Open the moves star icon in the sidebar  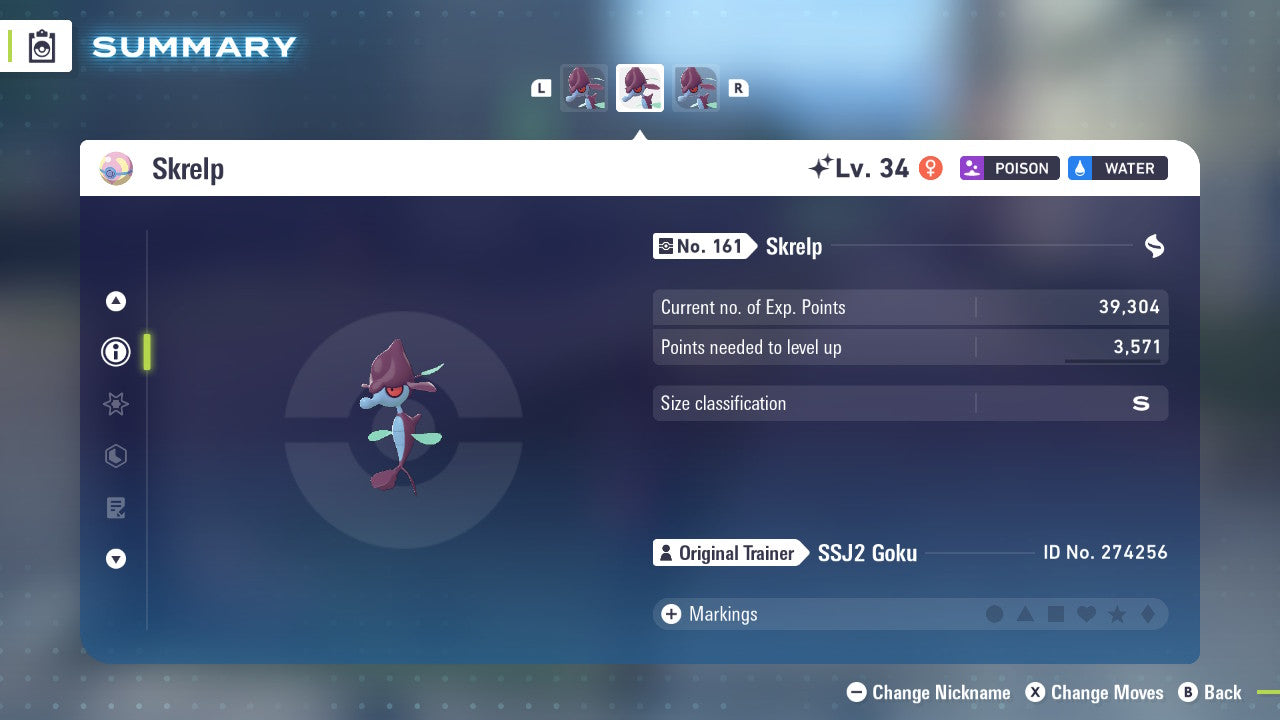coord(115,404)
